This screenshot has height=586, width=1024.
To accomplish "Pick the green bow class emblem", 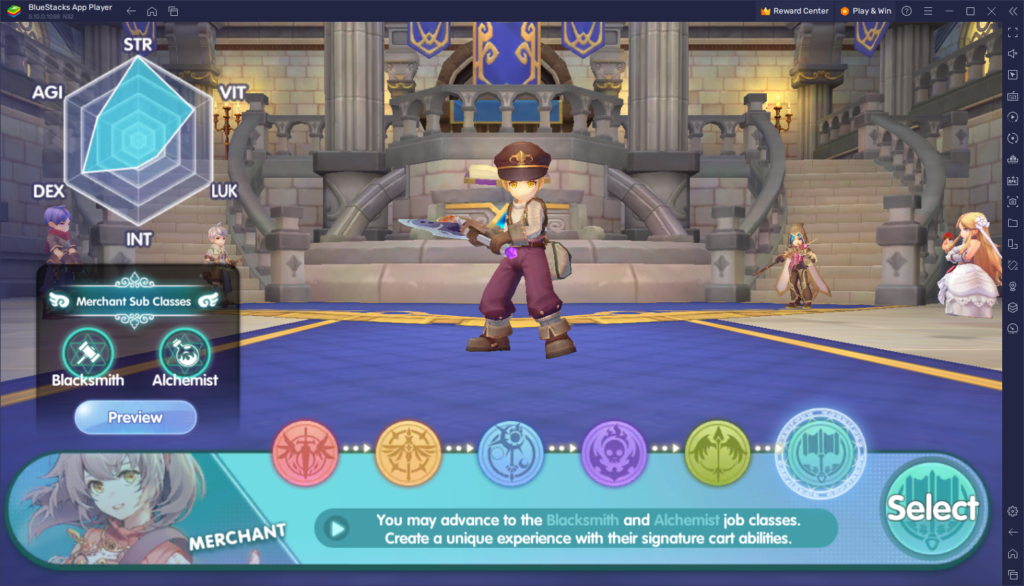I will pos(717,453).
